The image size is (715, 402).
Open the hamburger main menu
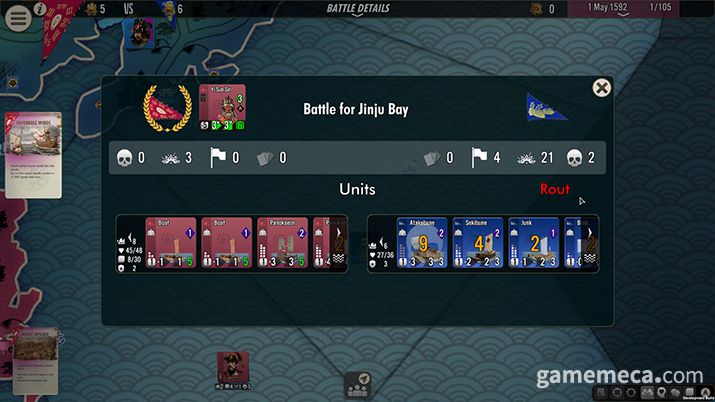click(x=16, y=17)
